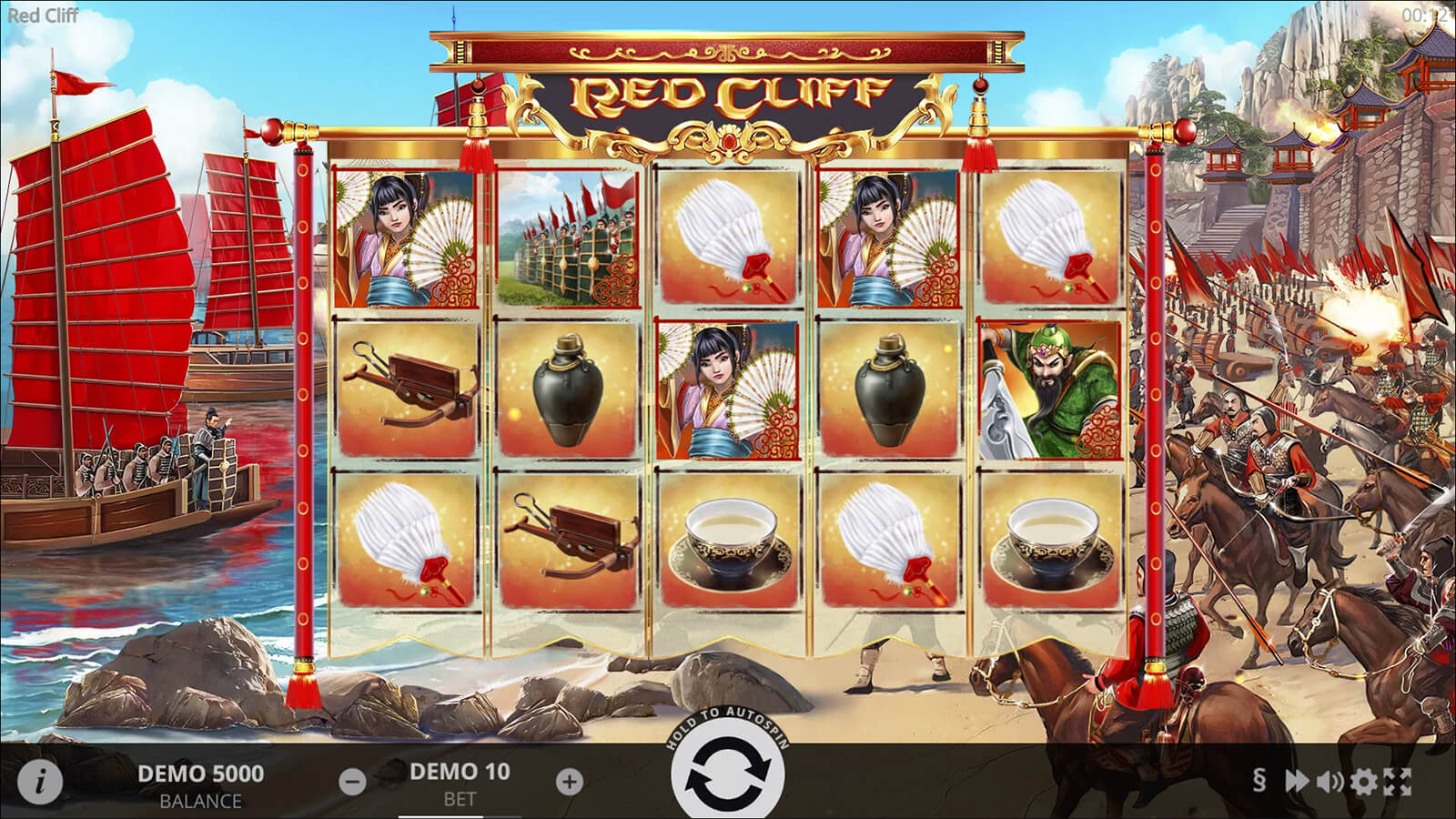Toggle fast-forward turbo spin mode
Viewport: 1456px width, 819px height.
[1296, 781]
